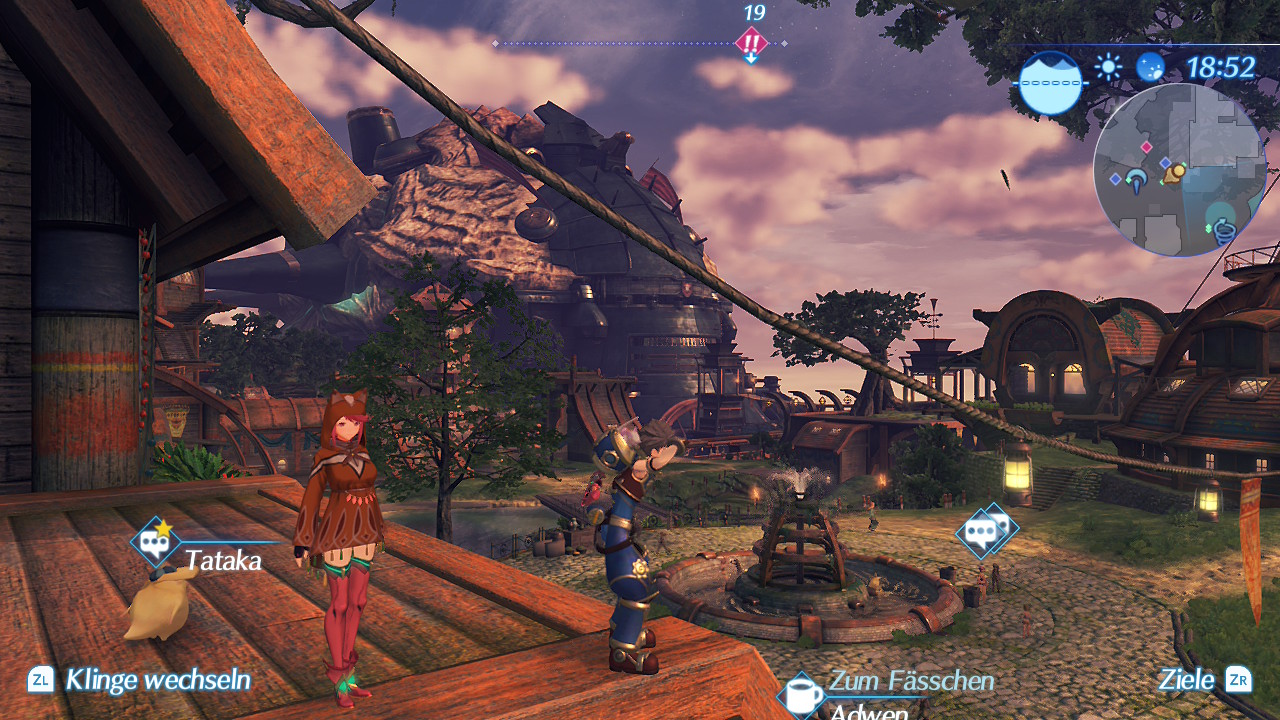Select the red double-exclamation quest marker on compass
1280x720 pixels.
click(x=751, y=43)
